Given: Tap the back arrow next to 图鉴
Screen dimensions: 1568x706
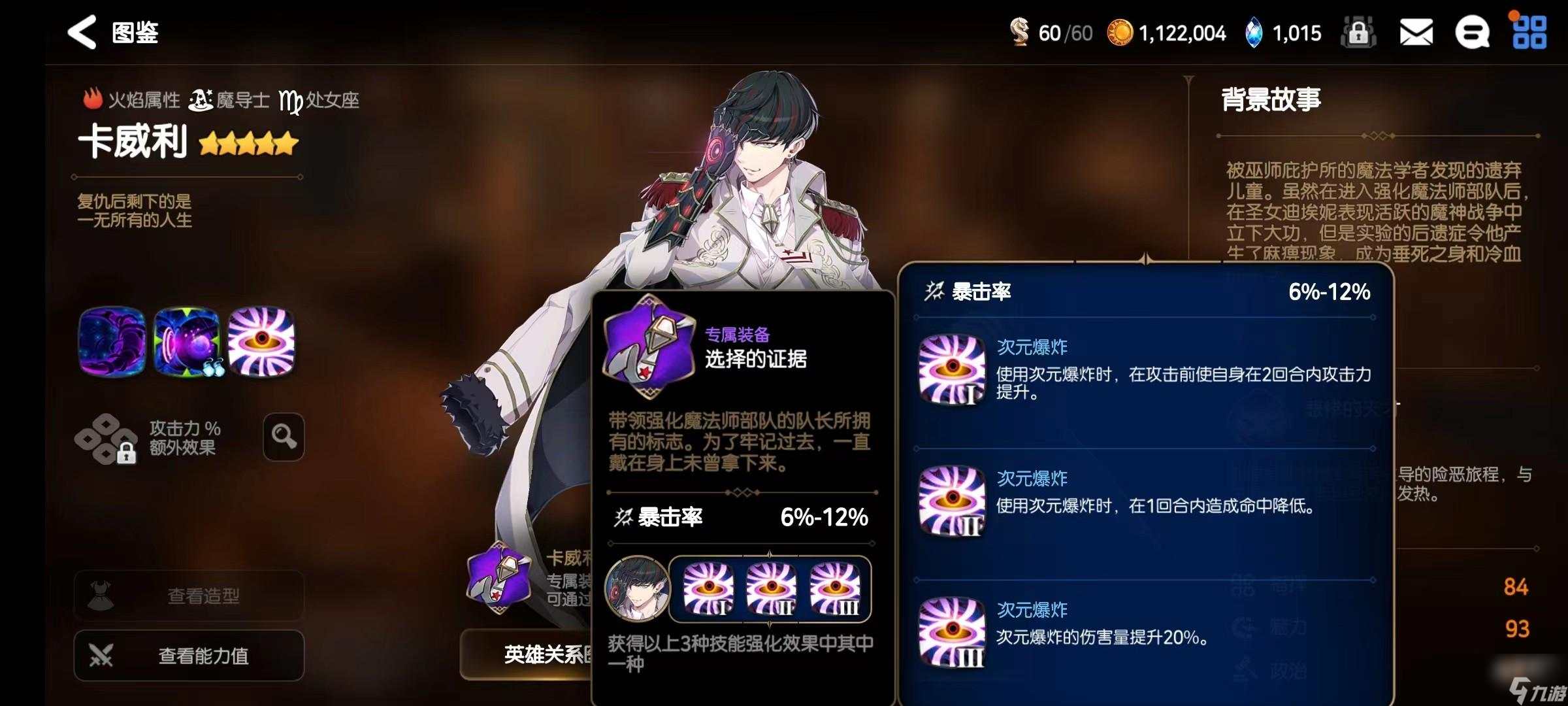Looking at the screenshot, I should [x=81, y=31].
